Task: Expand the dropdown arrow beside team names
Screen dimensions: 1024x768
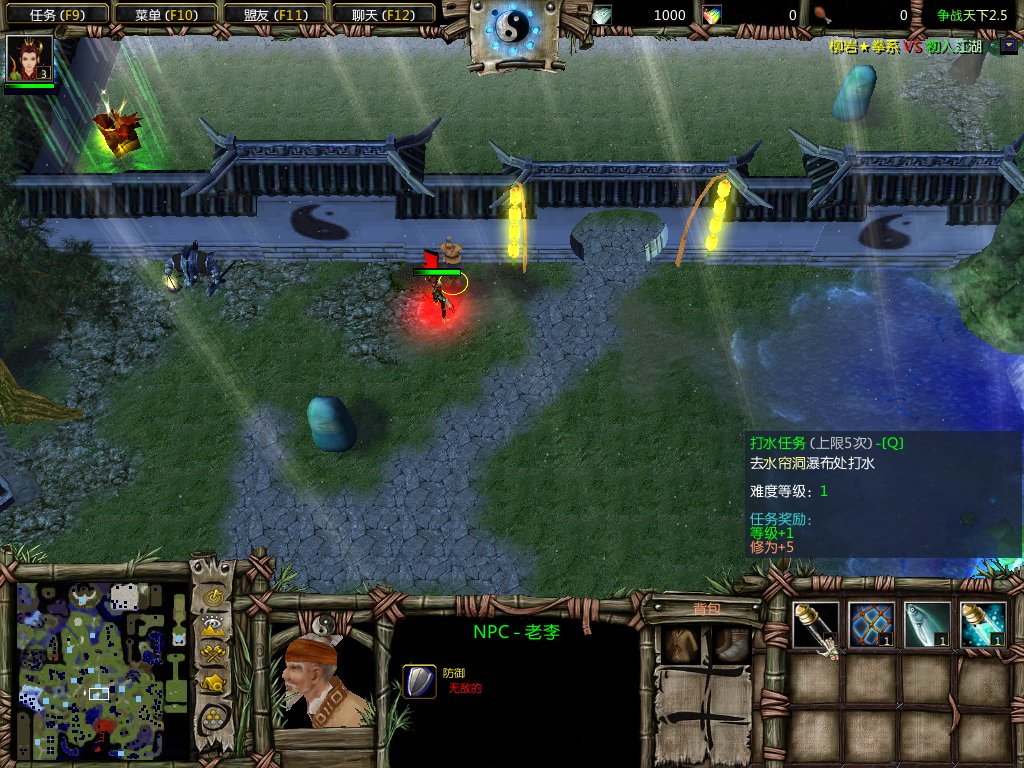Action: (1007, 46)
